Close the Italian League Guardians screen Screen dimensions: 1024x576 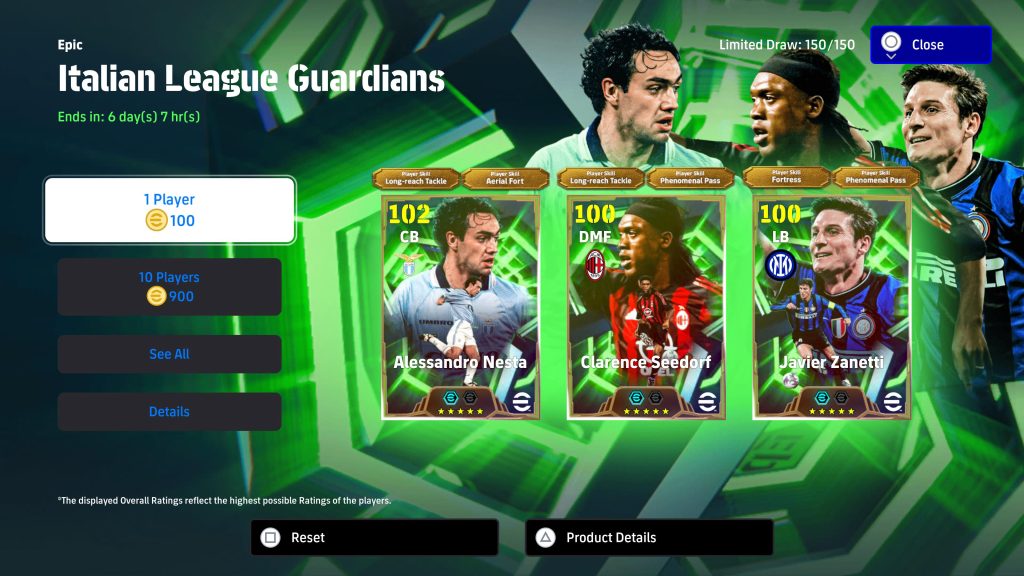[x=930, y=45]
